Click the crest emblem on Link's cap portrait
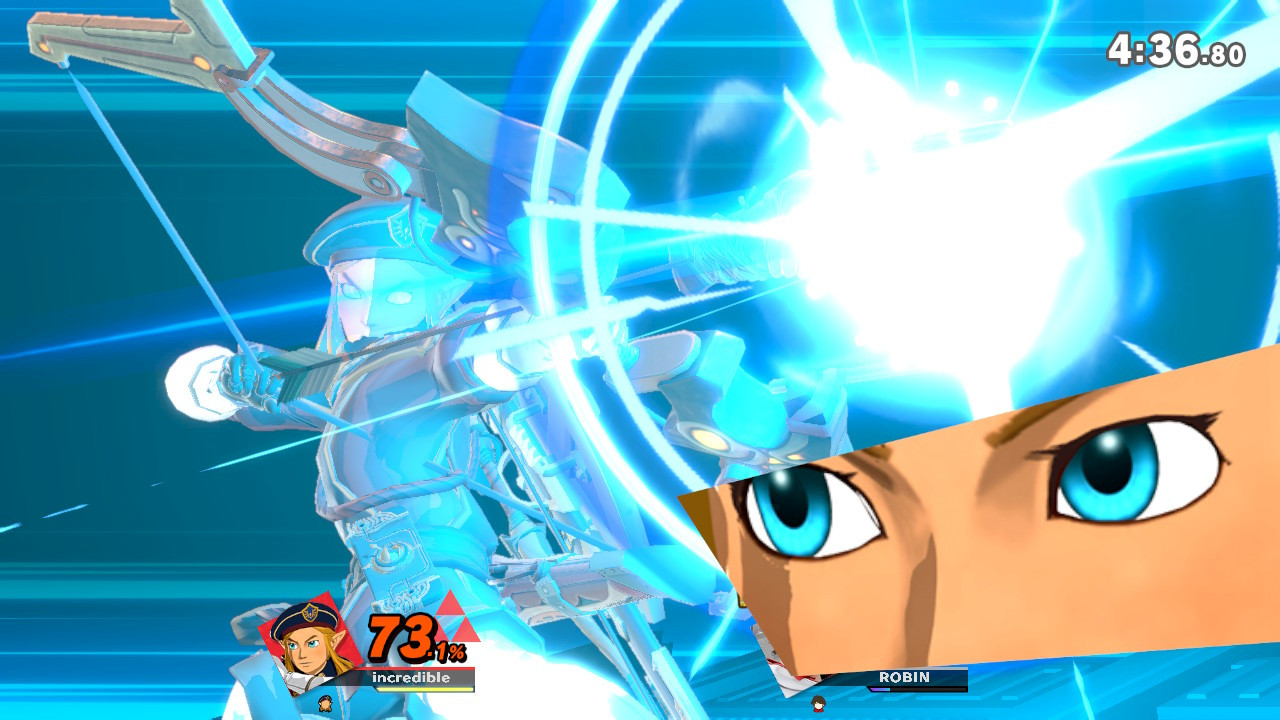Screen dimensions: 1280x720 coord(311,611)
